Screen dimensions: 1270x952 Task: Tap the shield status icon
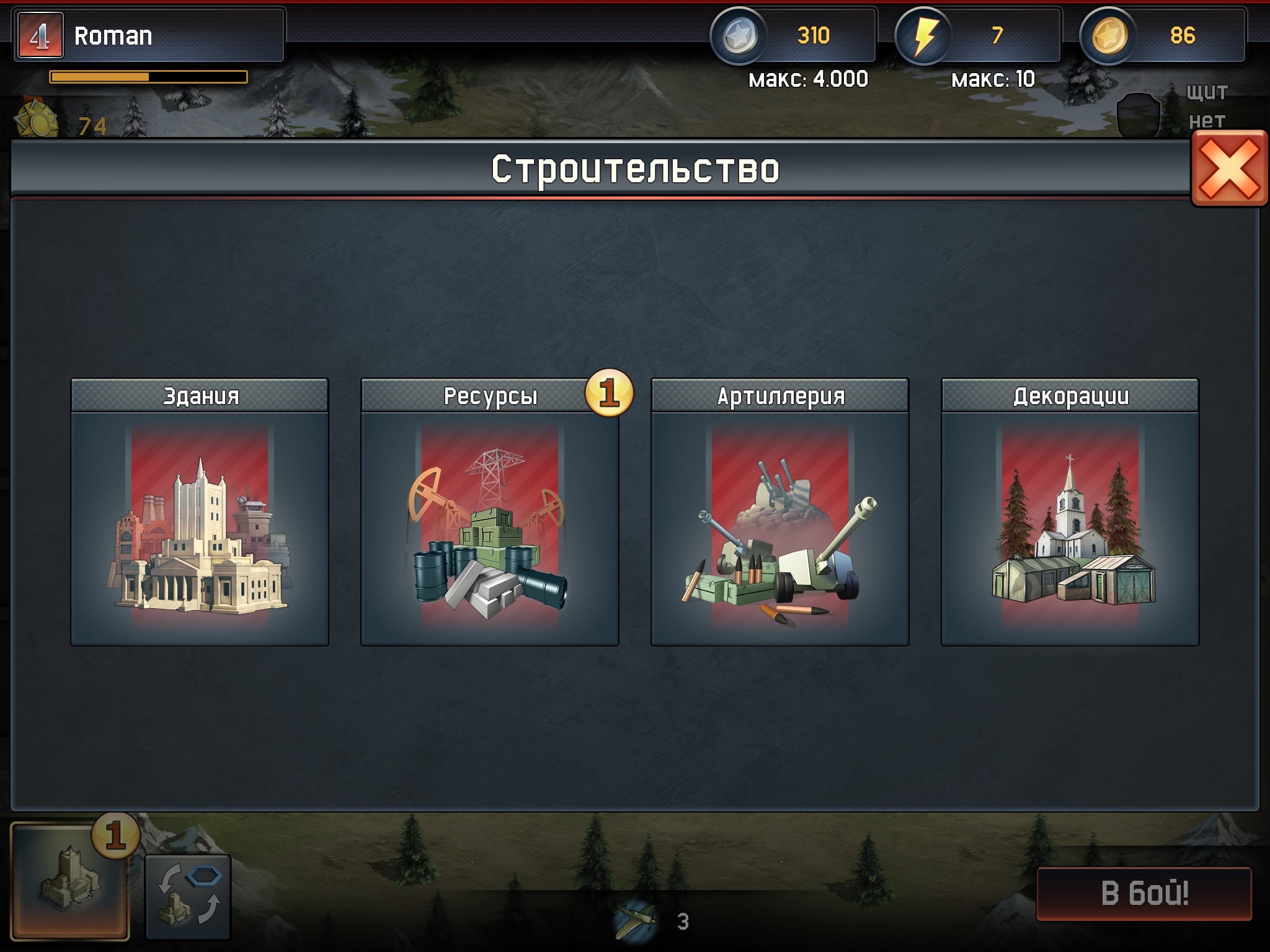coord(1139,115)
